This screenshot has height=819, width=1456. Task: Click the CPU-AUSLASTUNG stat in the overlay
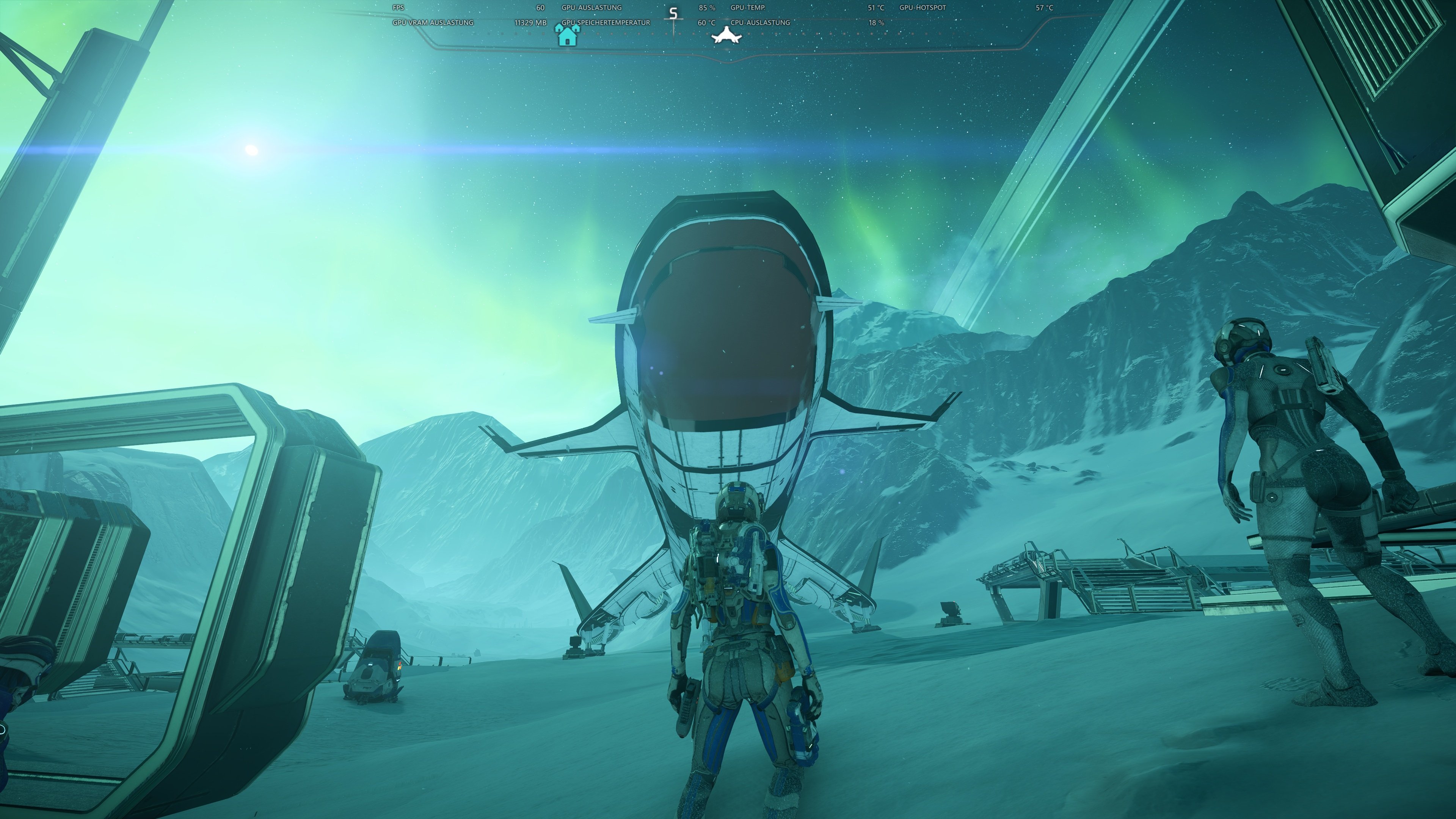point(761,23)
